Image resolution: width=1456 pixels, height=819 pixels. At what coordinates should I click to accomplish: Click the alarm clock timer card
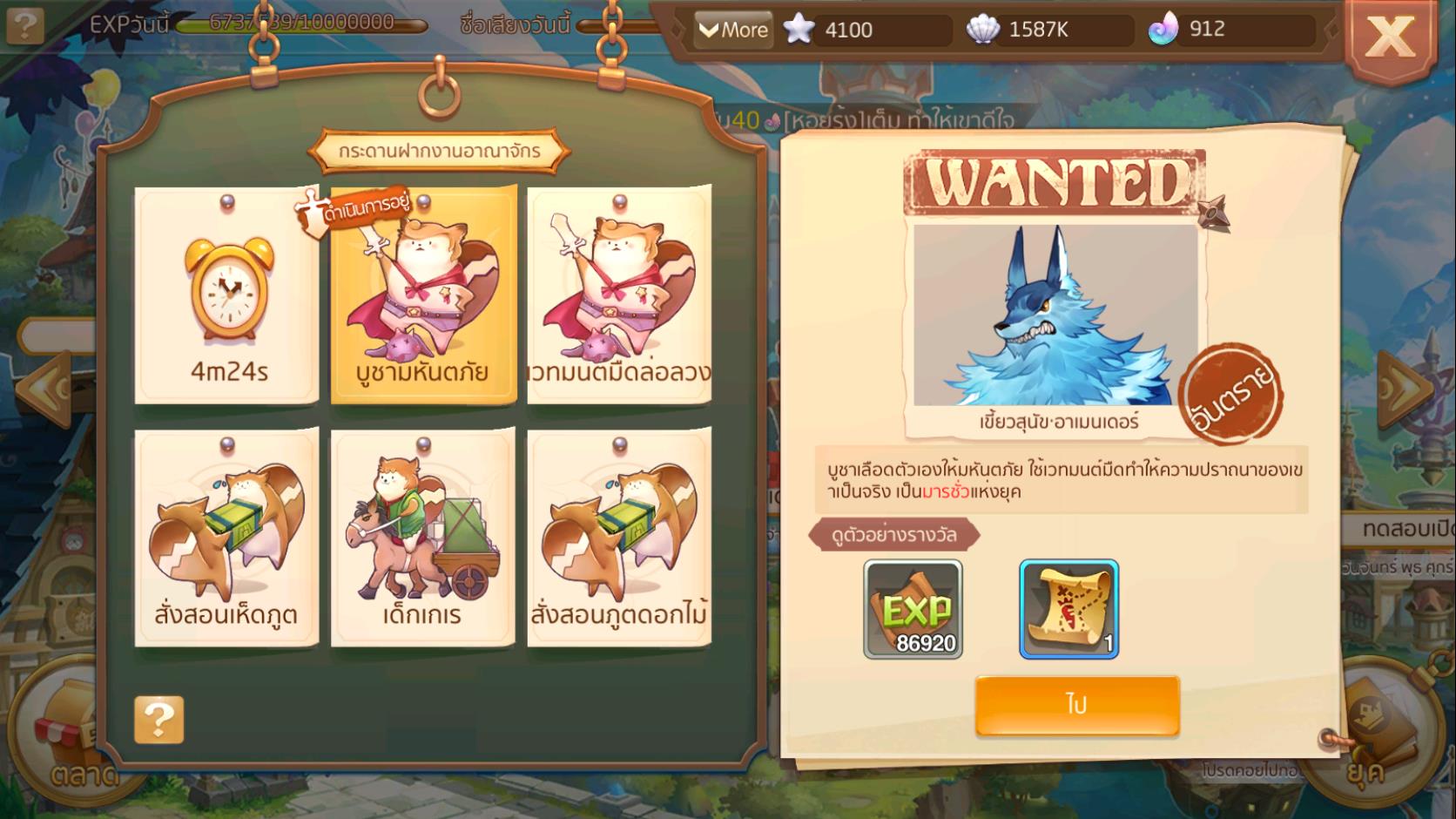(227, 295)
